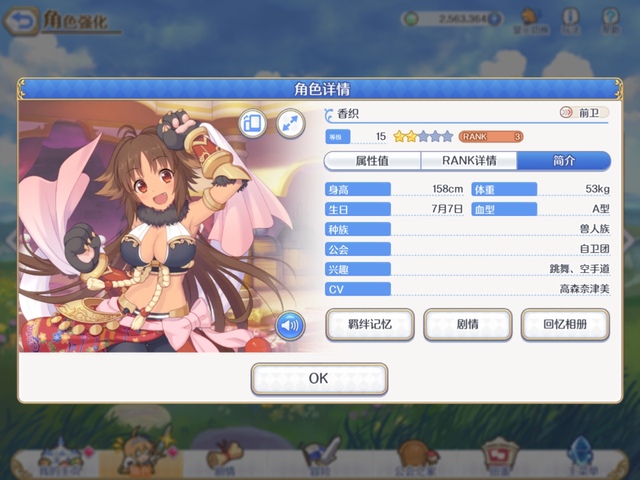This screenshot has width=640, height=480.
Task: View the 剧情 story button
Action: click(467, 324)
